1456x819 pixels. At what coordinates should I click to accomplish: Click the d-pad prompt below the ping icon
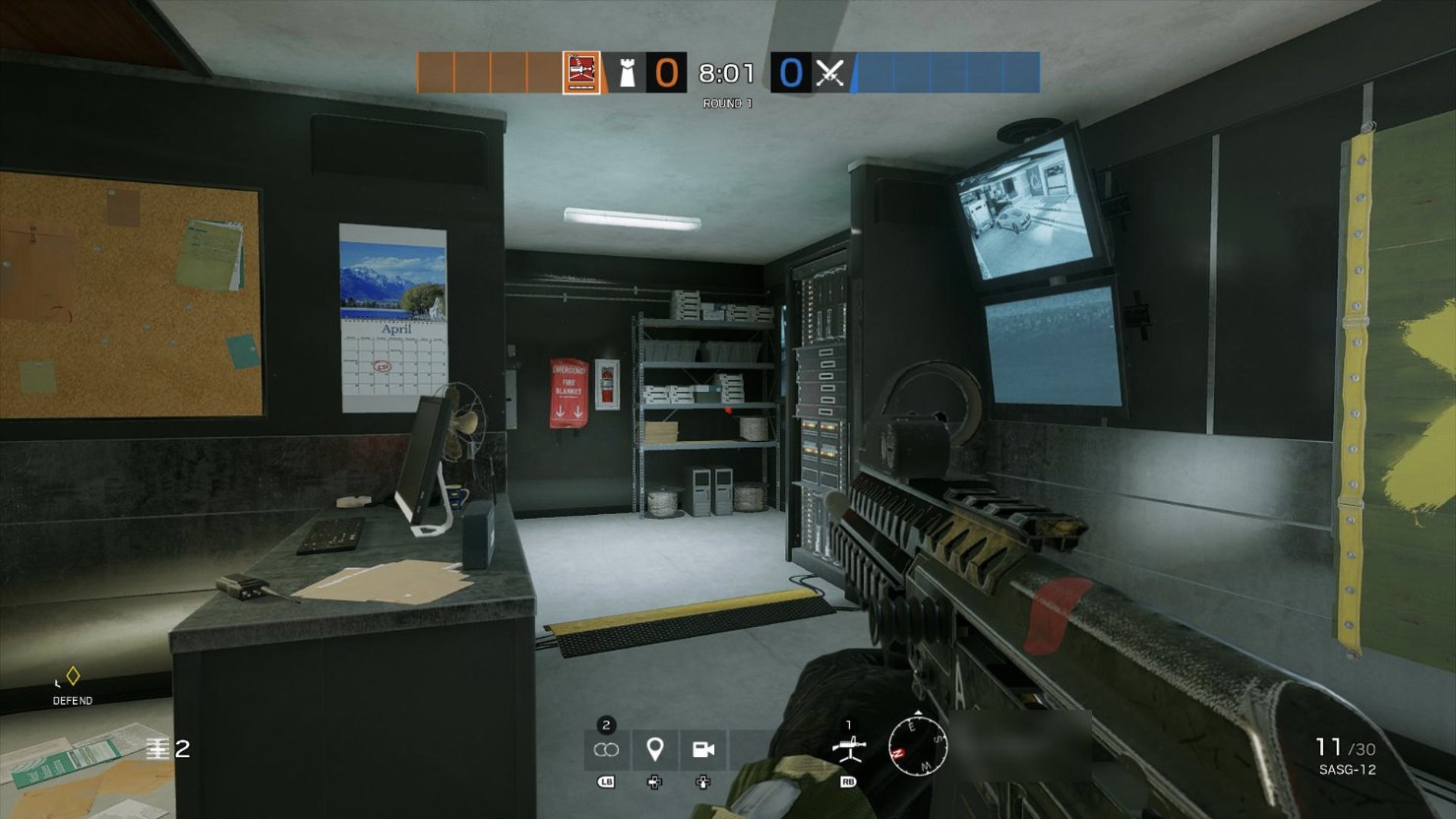tap(655, 783)
